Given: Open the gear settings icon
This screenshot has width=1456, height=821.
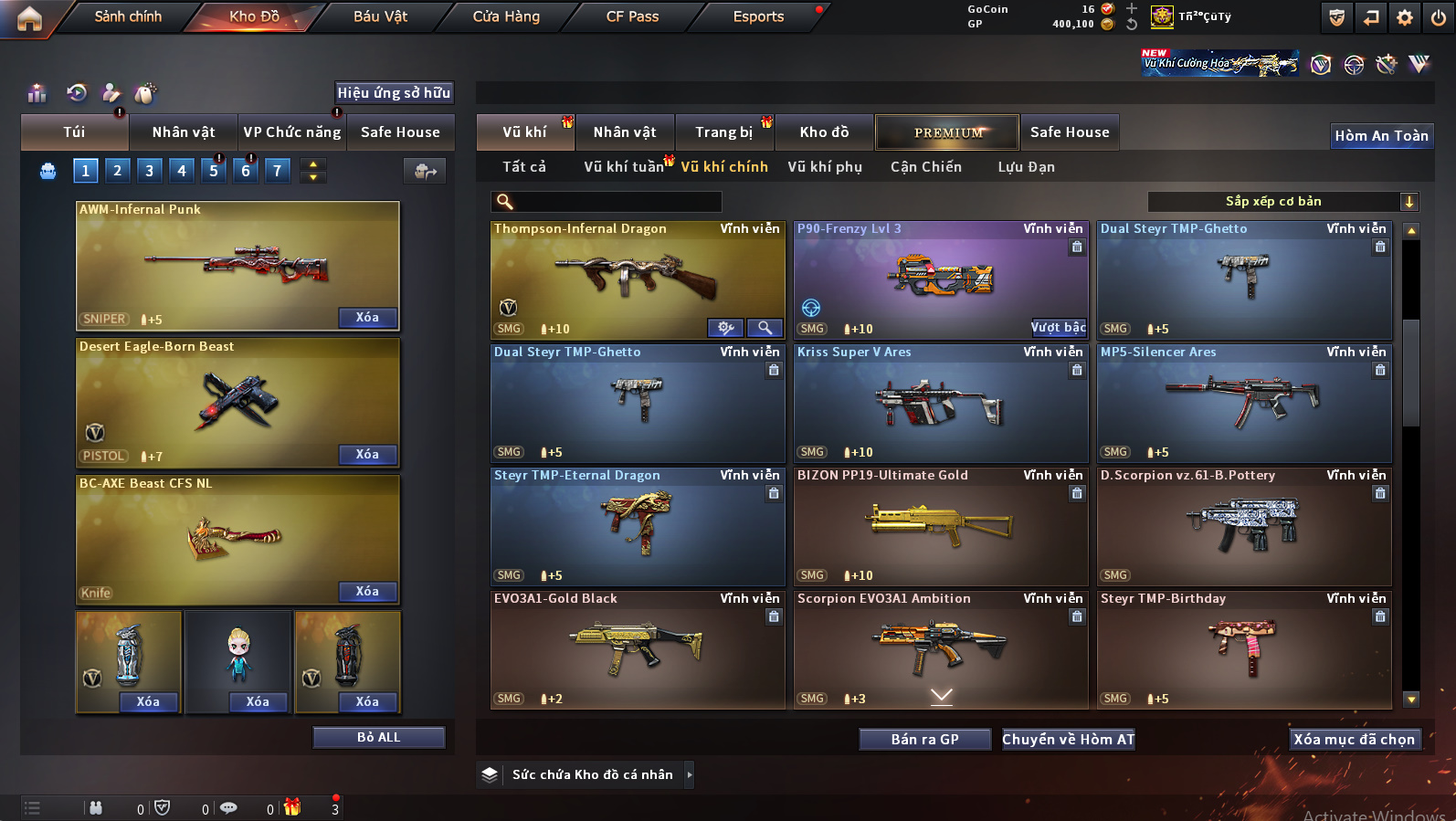Looking at the screenshot, I should 1405,17.
